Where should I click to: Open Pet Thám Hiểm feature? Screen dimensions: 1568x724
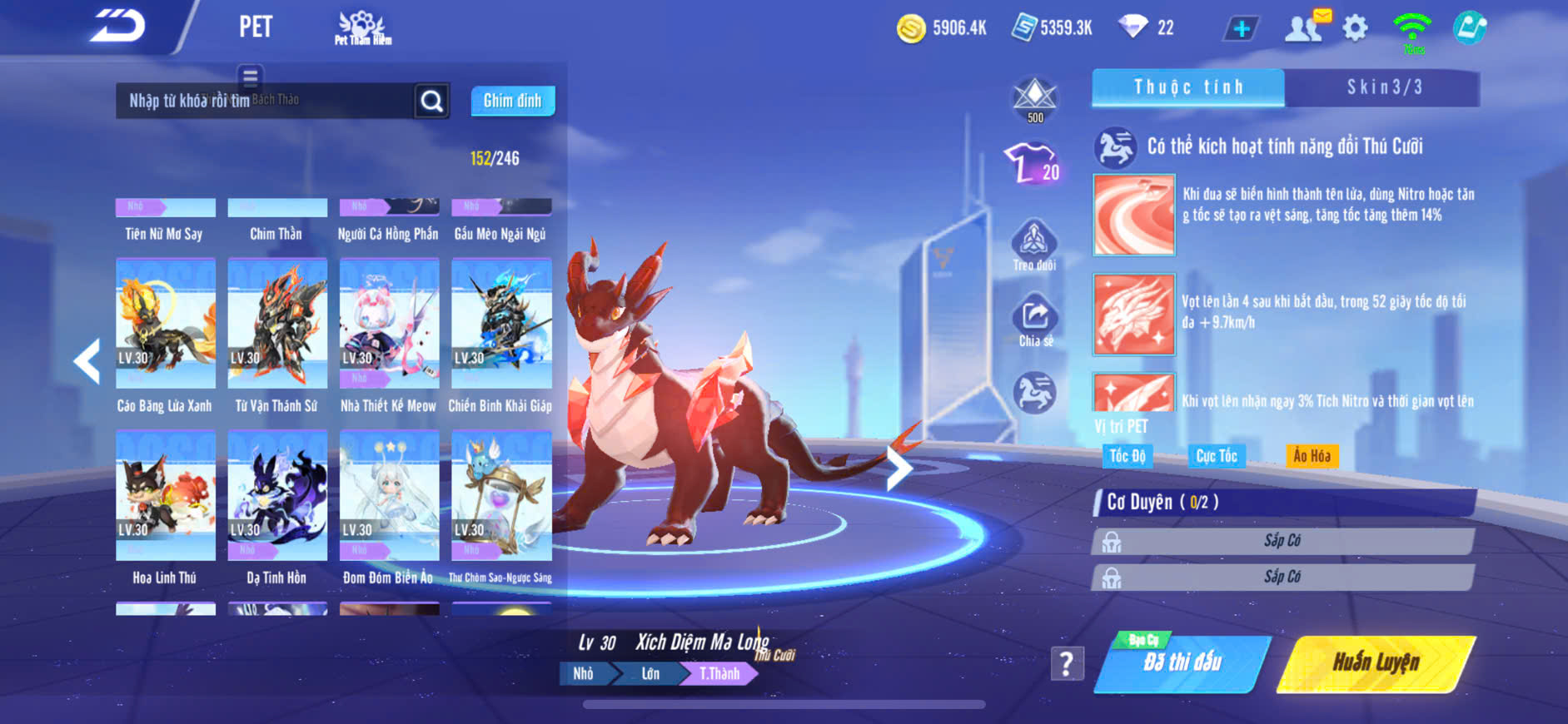coord(362,27)
